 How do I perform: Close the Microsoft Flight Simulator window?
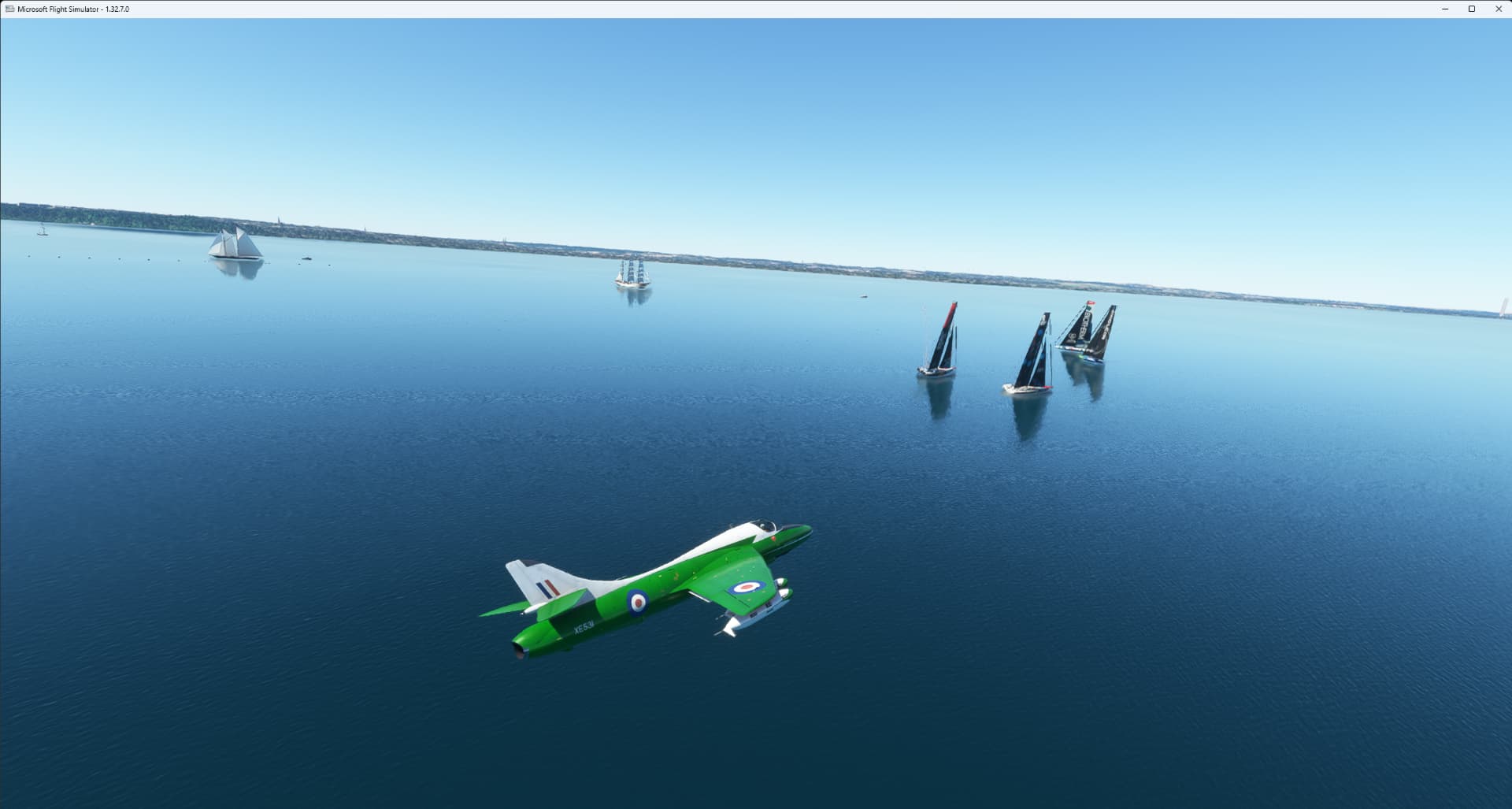tap(1498, 9)
